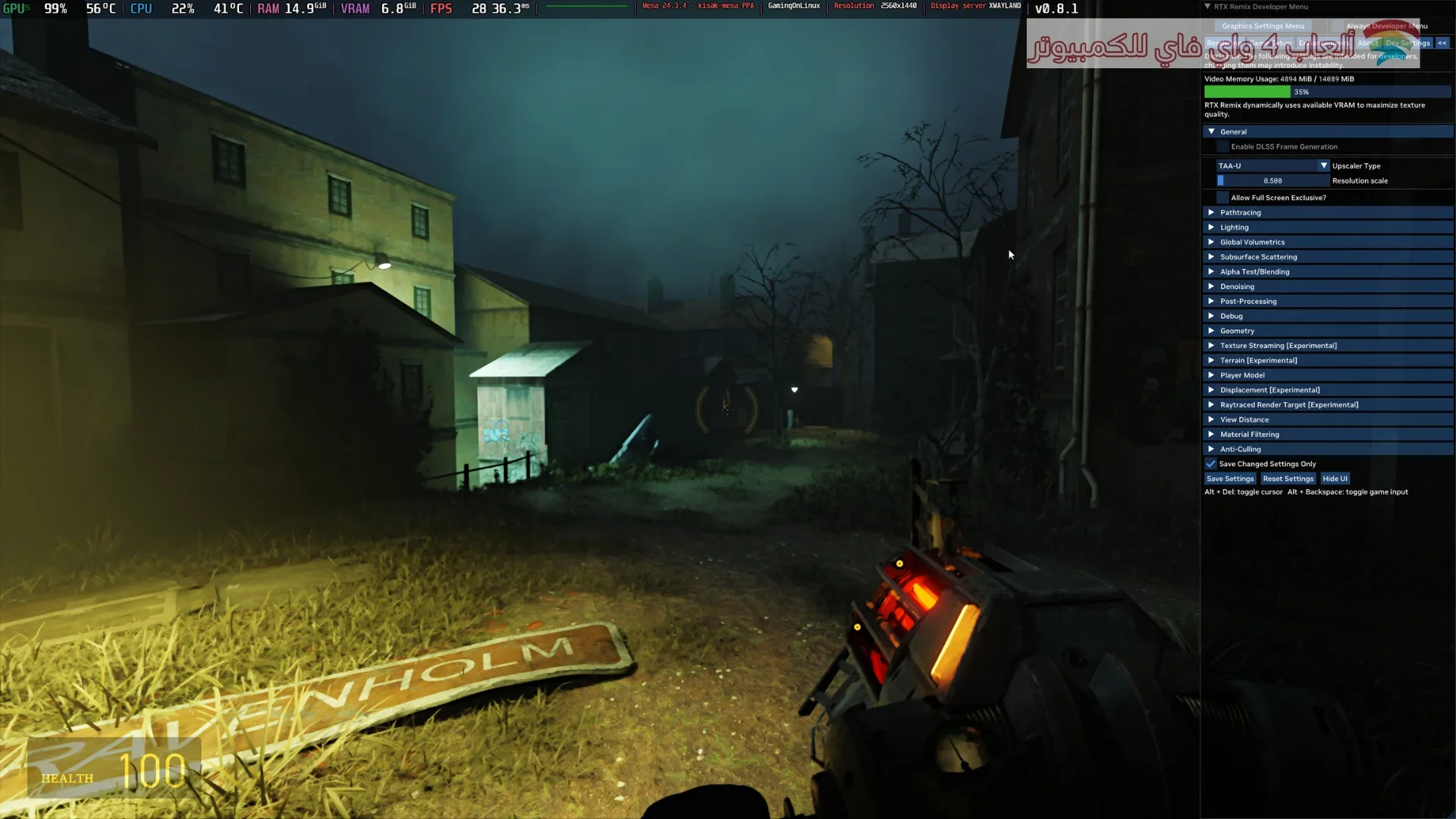
Task: Click the Save Settings button
Action: click(1230, 479)
